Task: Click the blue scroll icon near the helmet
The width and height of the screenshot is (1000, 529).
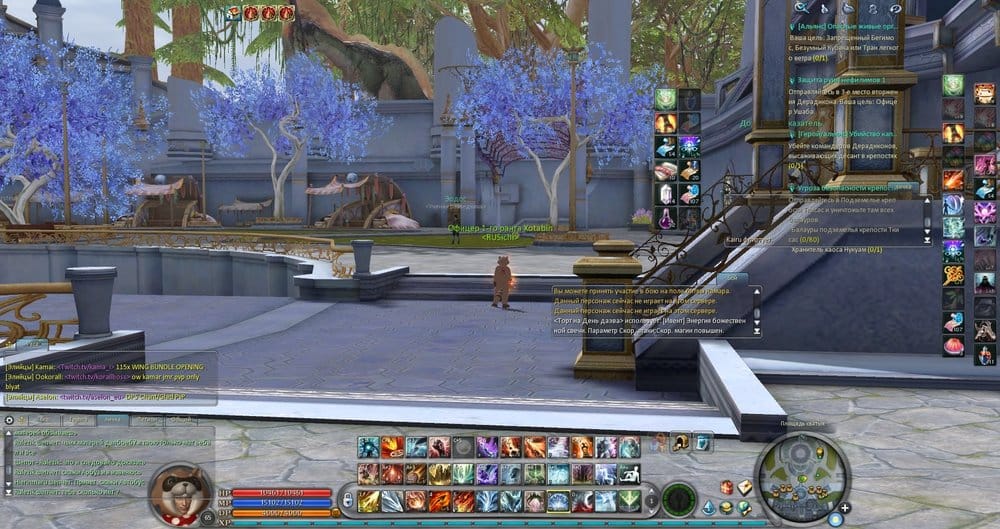Action: tap(703, 442)
